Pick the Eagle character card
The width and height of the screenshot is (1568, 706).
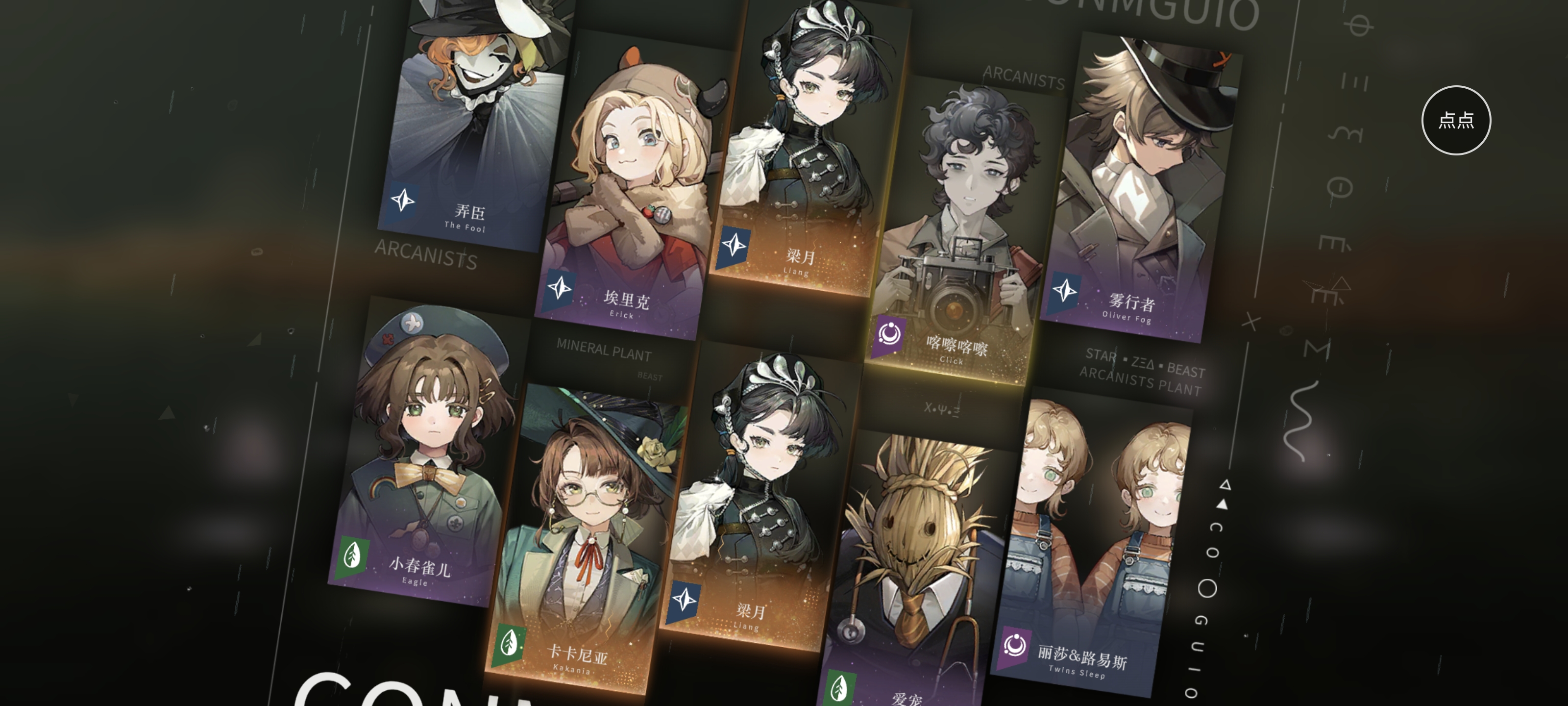tap(426, 457)
